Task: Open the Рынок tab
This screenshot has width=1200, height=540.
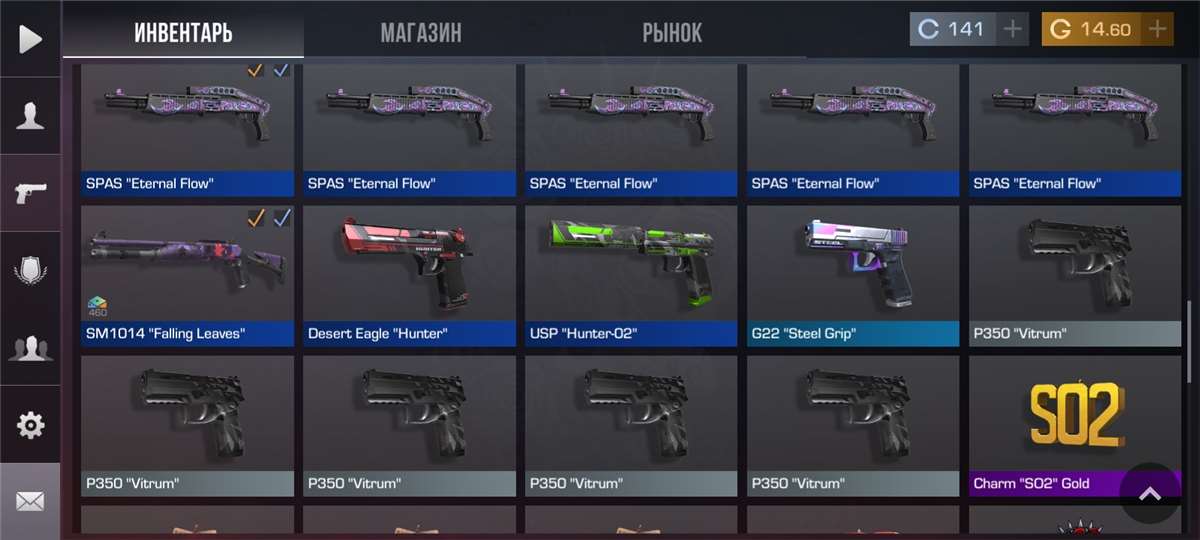Action: coord(672,32)
